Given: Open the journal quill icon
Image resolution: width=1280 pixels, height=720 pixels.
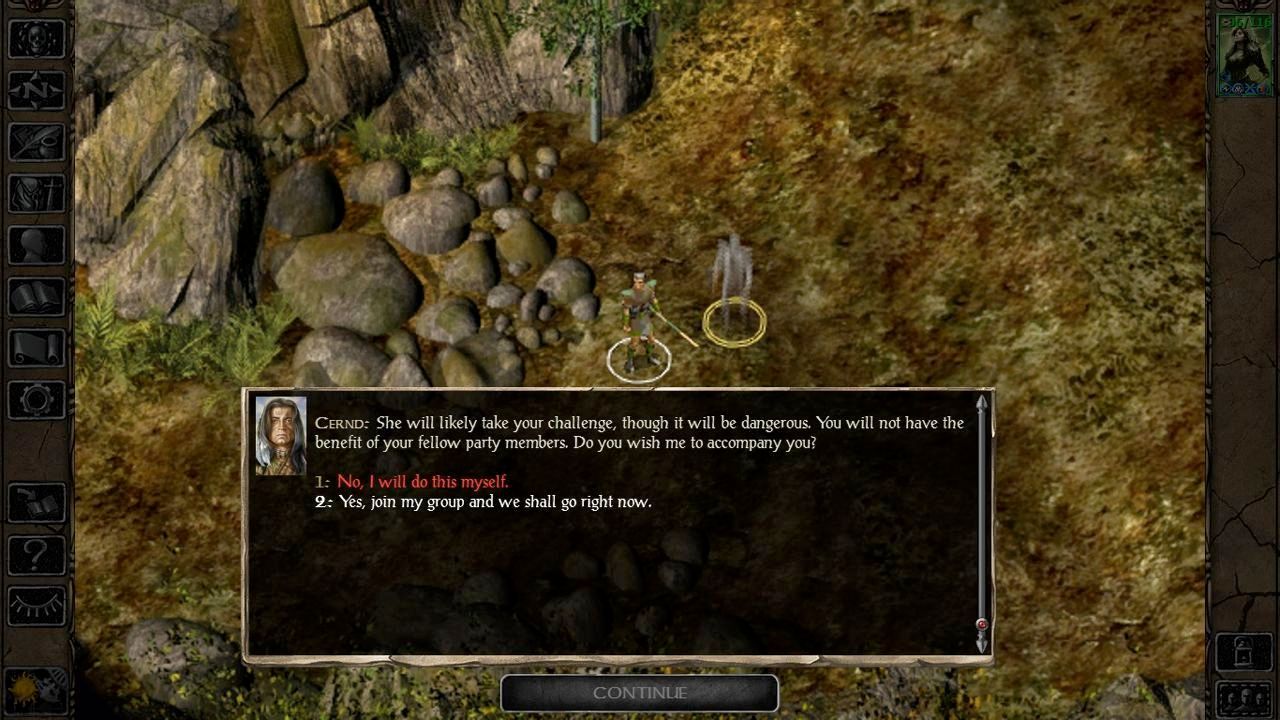Looking at the screenshot, I should tap(37, 142).
